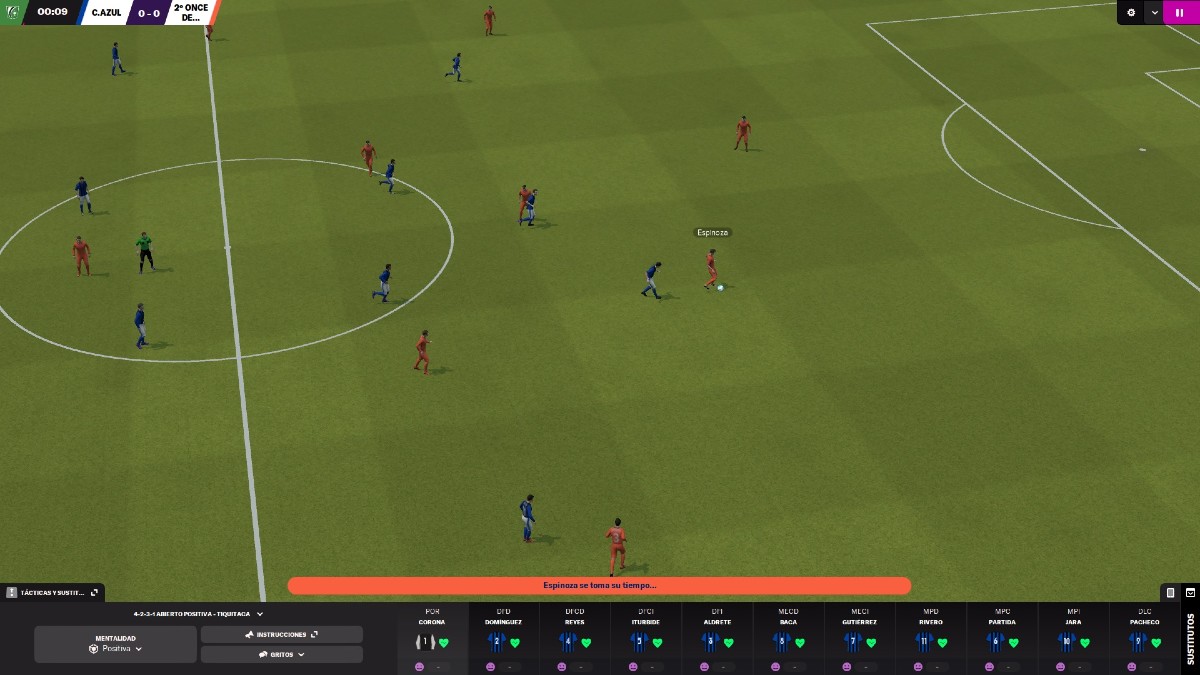The width and height of the screenshot is (1200, 675).
Task: Select Domínguez's player card
Action: [503, 637]
